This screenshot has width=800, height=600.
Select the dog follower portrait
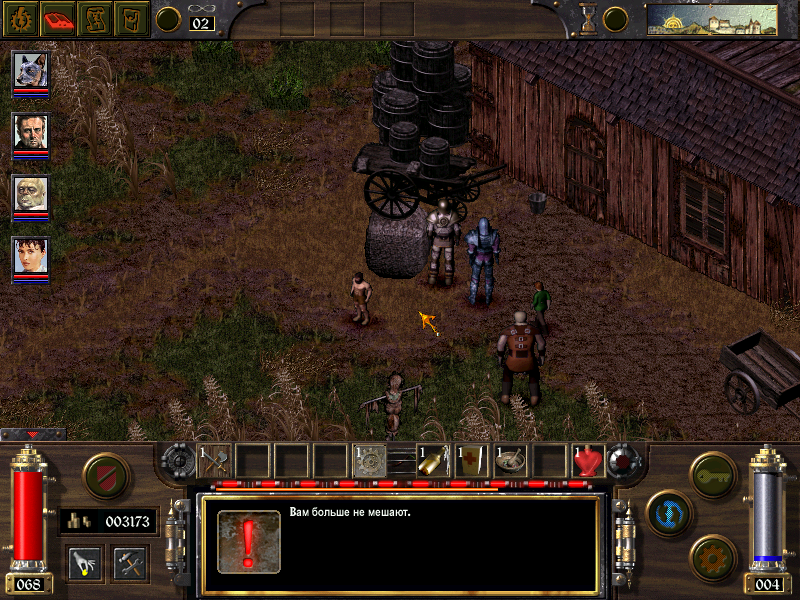pyautogui.click(x=31, y=71)
